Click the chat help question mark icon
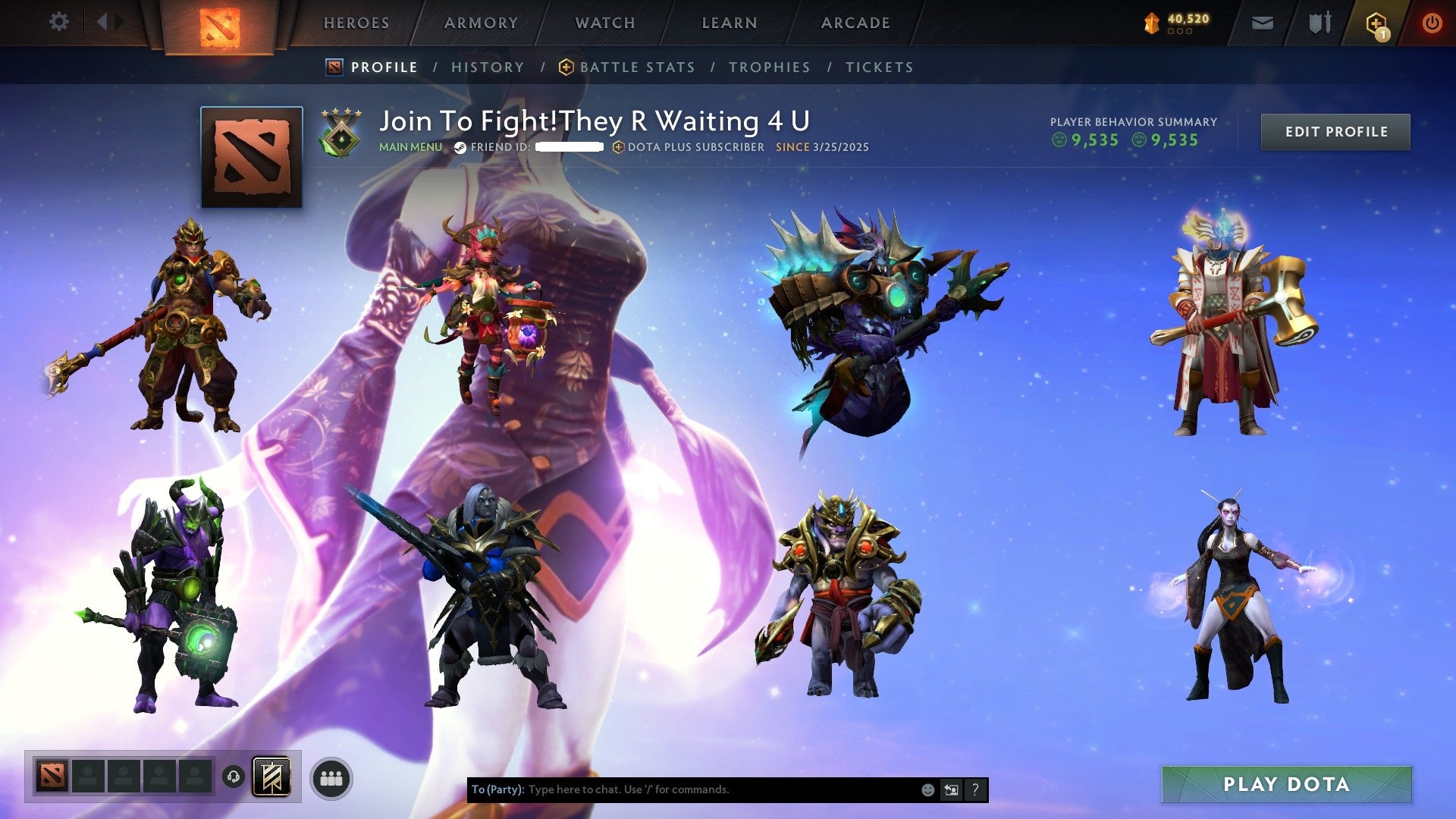 click(x=975, y=789)
